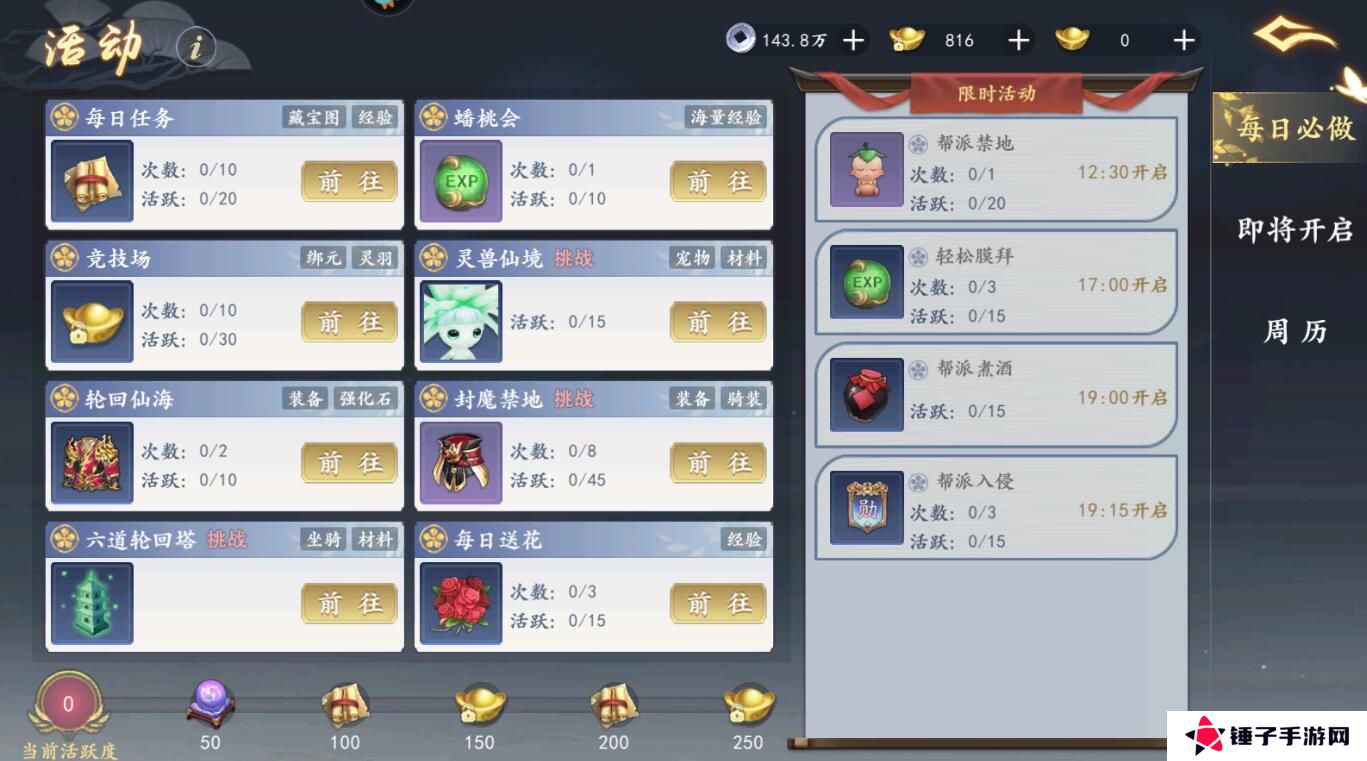Screen dimensions: 1367x761
Task: Click the 143.8万 currency display
Action: tap(778, 40)
